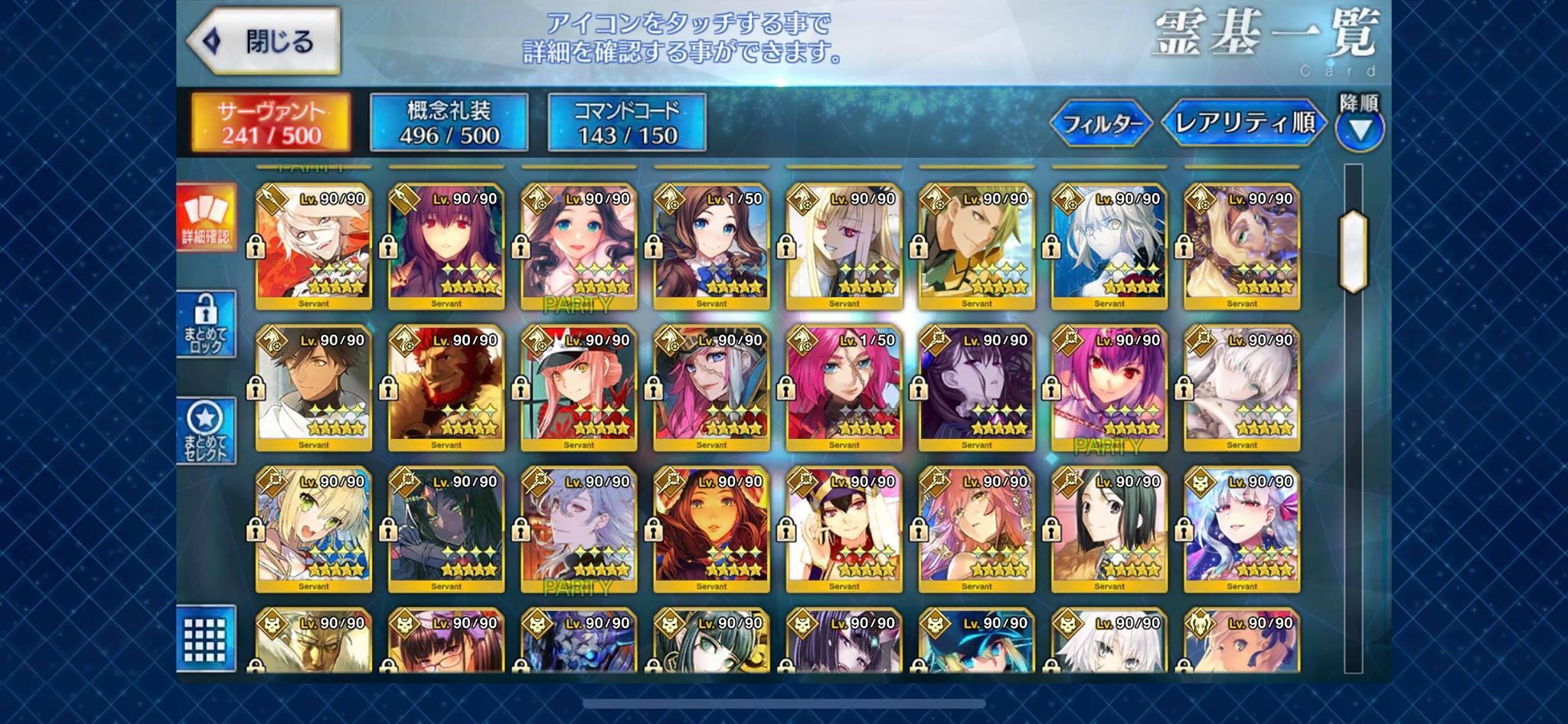Show the コマンドコード tab
The image size is (1568, 724).
[x=626, y=123]
